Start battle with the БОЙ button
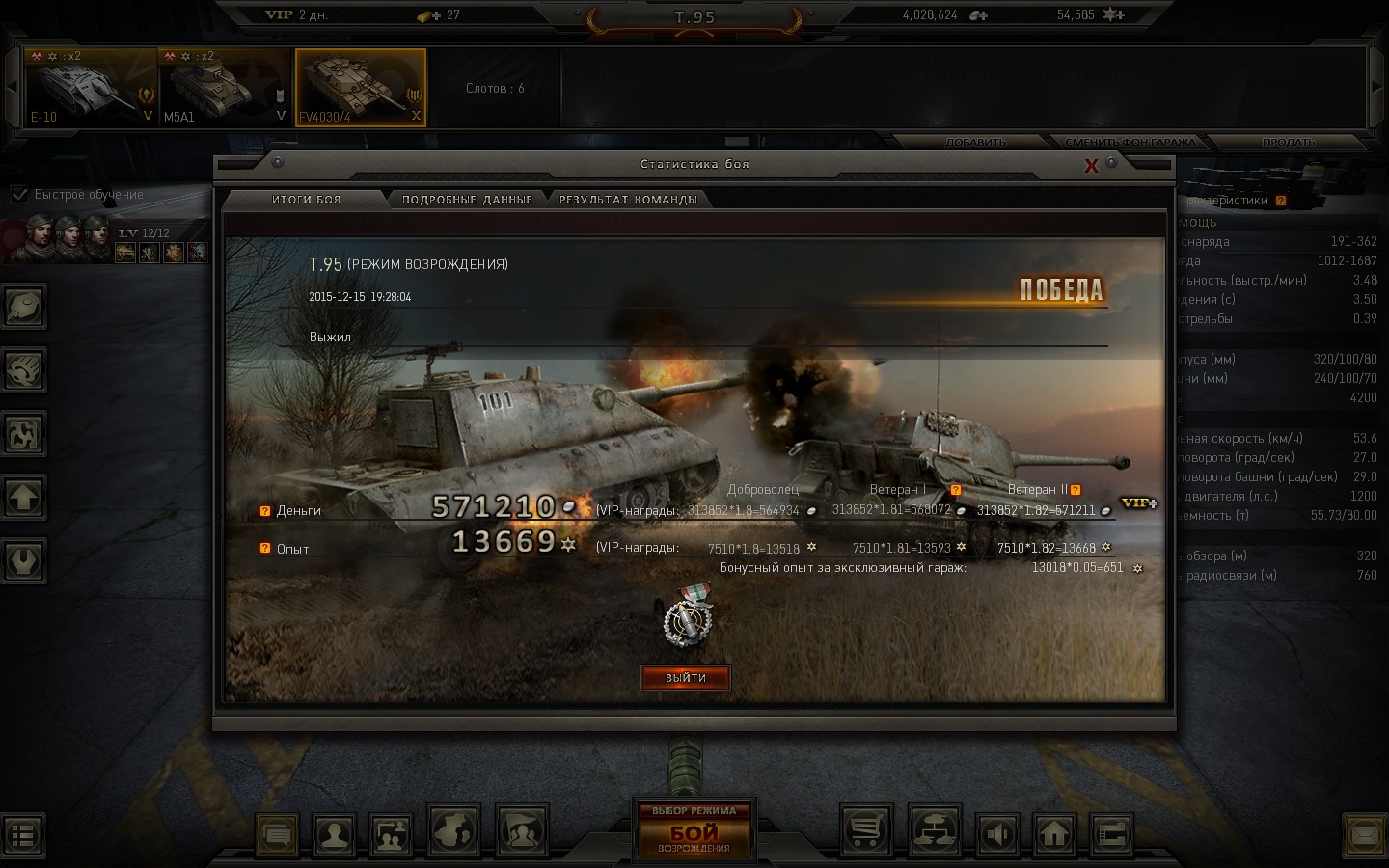The height and width of the screenshot is (868, 1389). (694, 833)
